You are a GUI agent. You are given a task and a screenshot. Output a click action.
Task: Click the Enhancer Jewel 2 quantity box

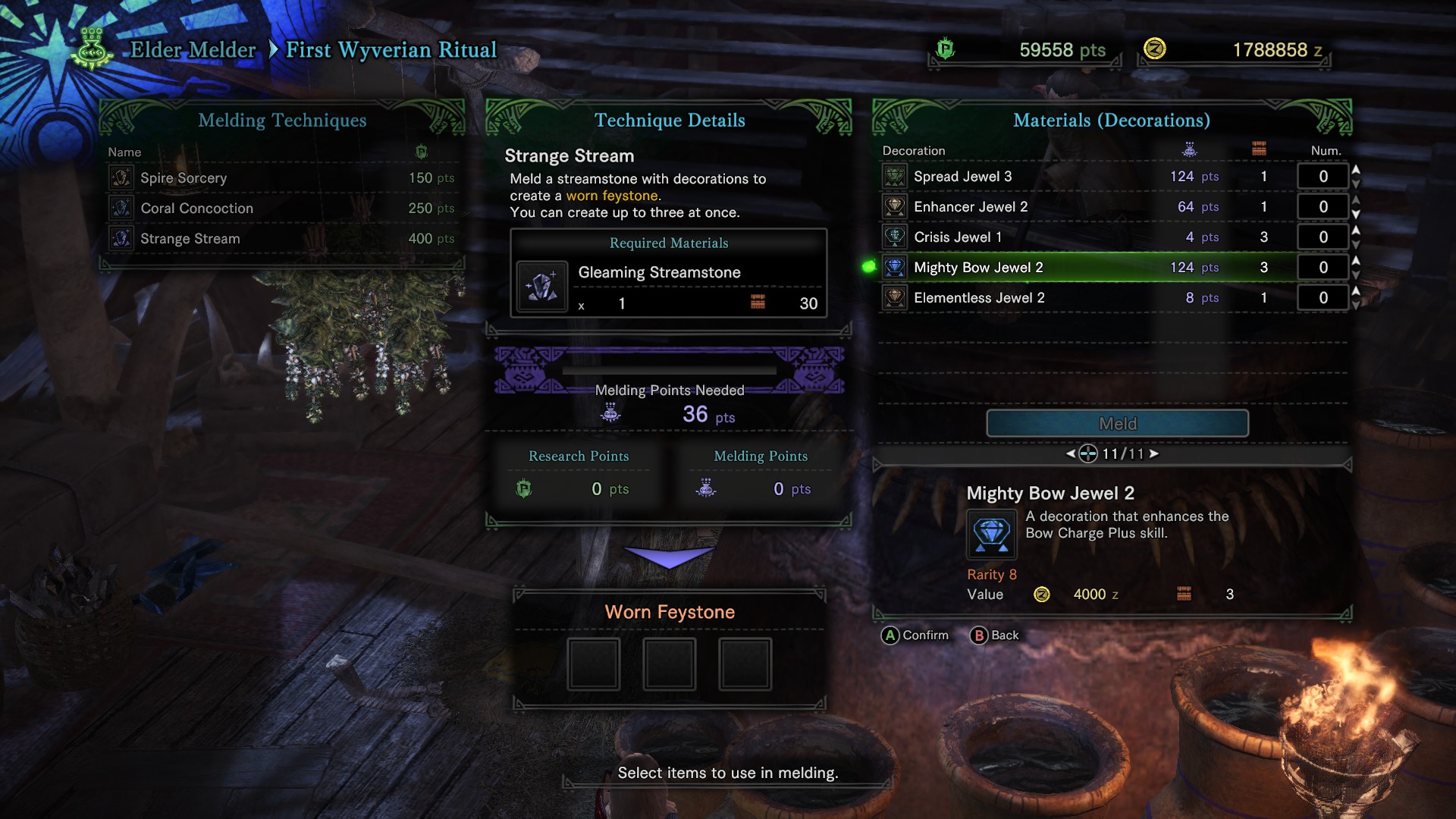coord(1323,207)
